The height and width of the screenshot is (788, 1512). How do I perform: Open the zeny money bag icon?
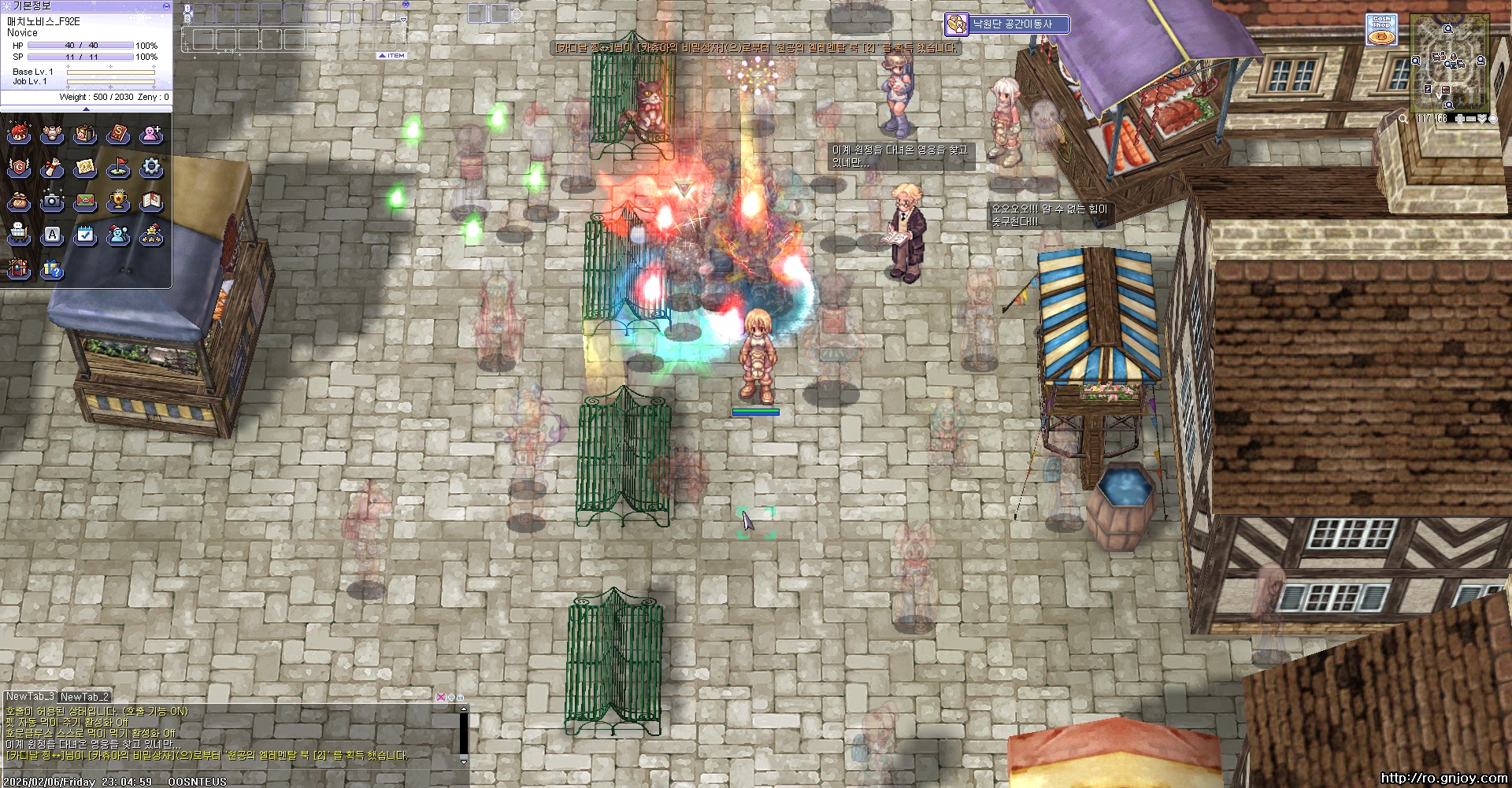coord(19,201)
